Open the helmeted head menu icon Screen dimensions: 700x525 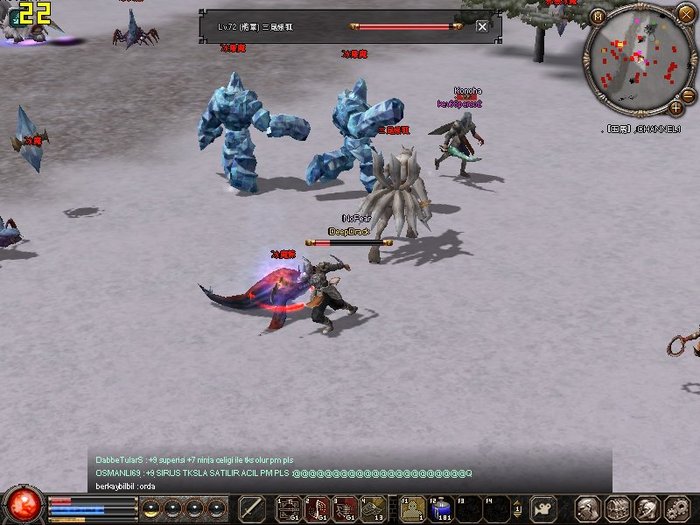tap(648, 508)
